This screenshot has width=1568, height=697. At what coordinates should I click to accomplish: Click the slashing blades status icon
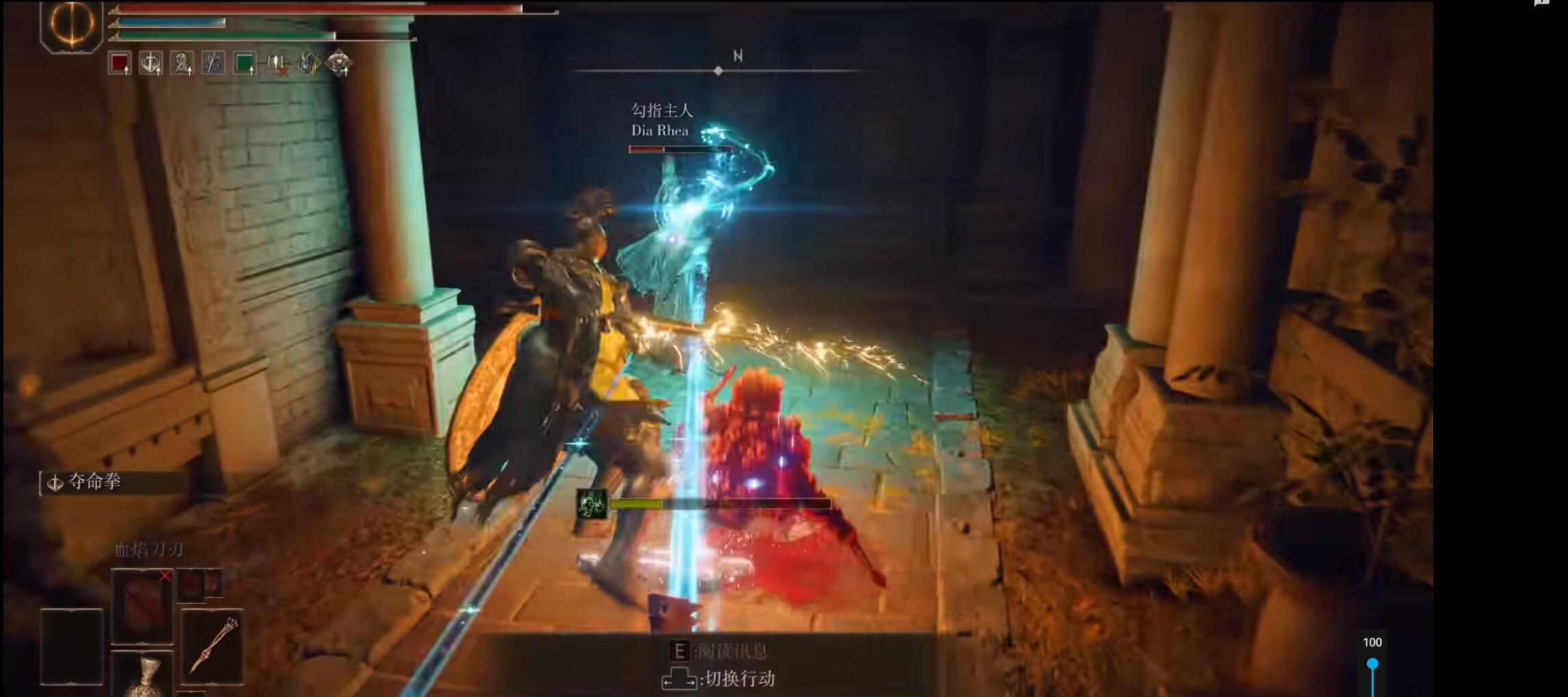(x=213, y=64)
